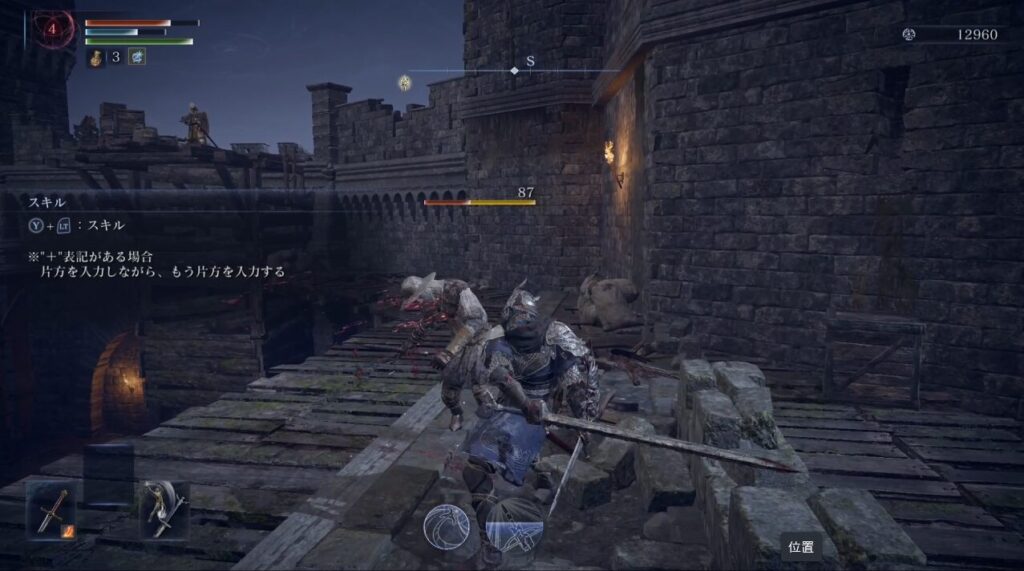Click the blue status effect icon
Screen dimensions: 1024x571
click(136, 57)
